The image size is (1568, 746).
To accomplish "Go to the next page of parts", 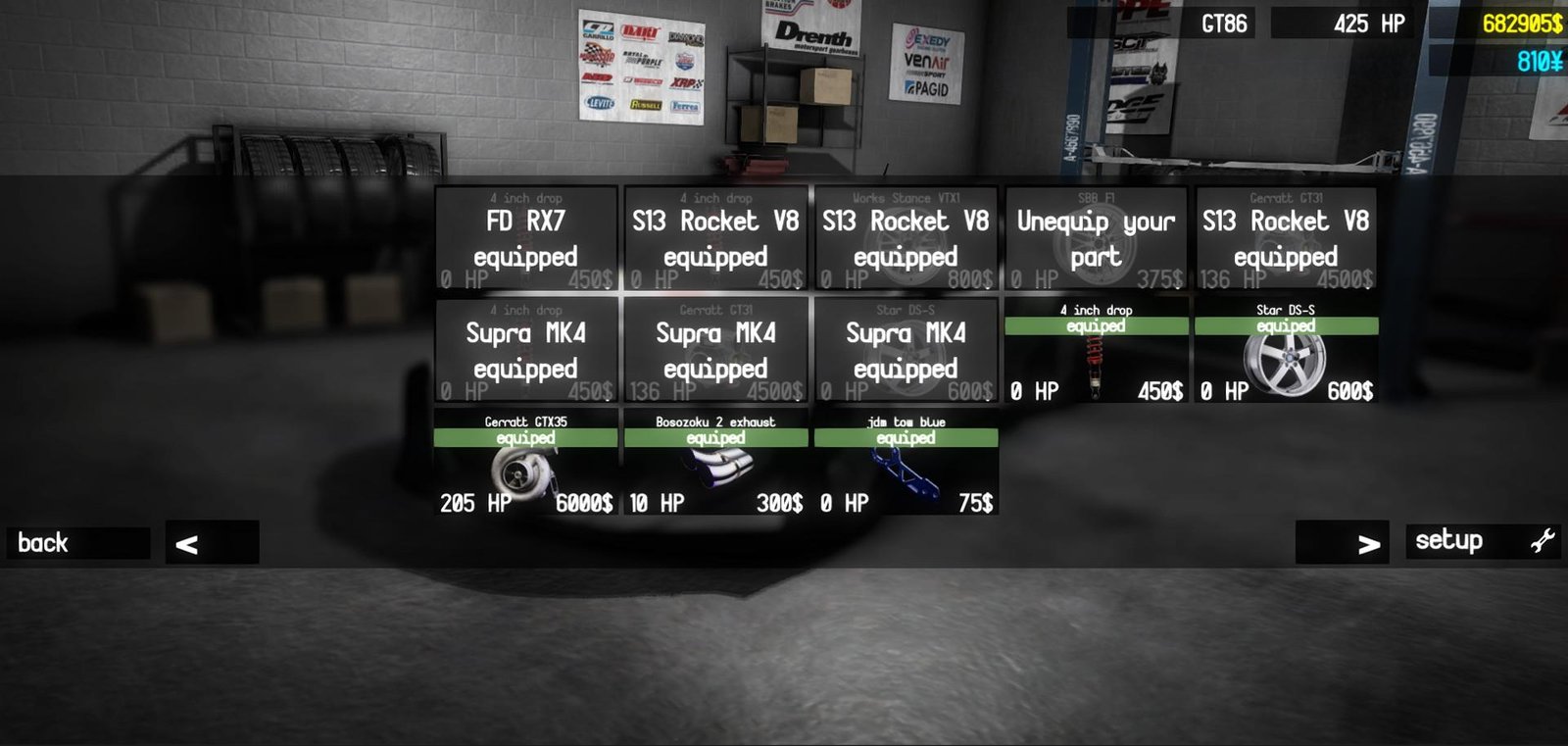I will click(1342, 542).
